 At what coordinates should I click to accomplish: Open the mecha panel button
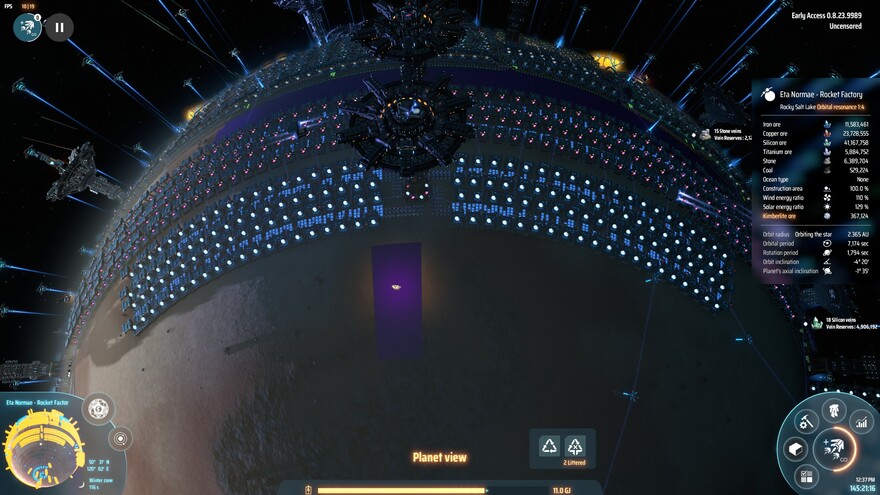tap(833, 409)
